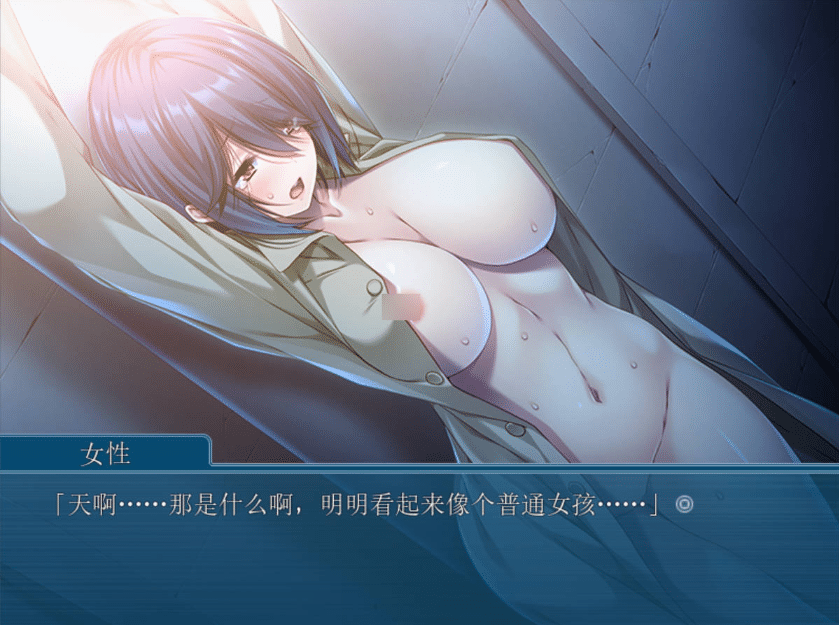839x625 pixels.
Task: Click the circular continue indicator after the dialogue
Action: point(684,505)
